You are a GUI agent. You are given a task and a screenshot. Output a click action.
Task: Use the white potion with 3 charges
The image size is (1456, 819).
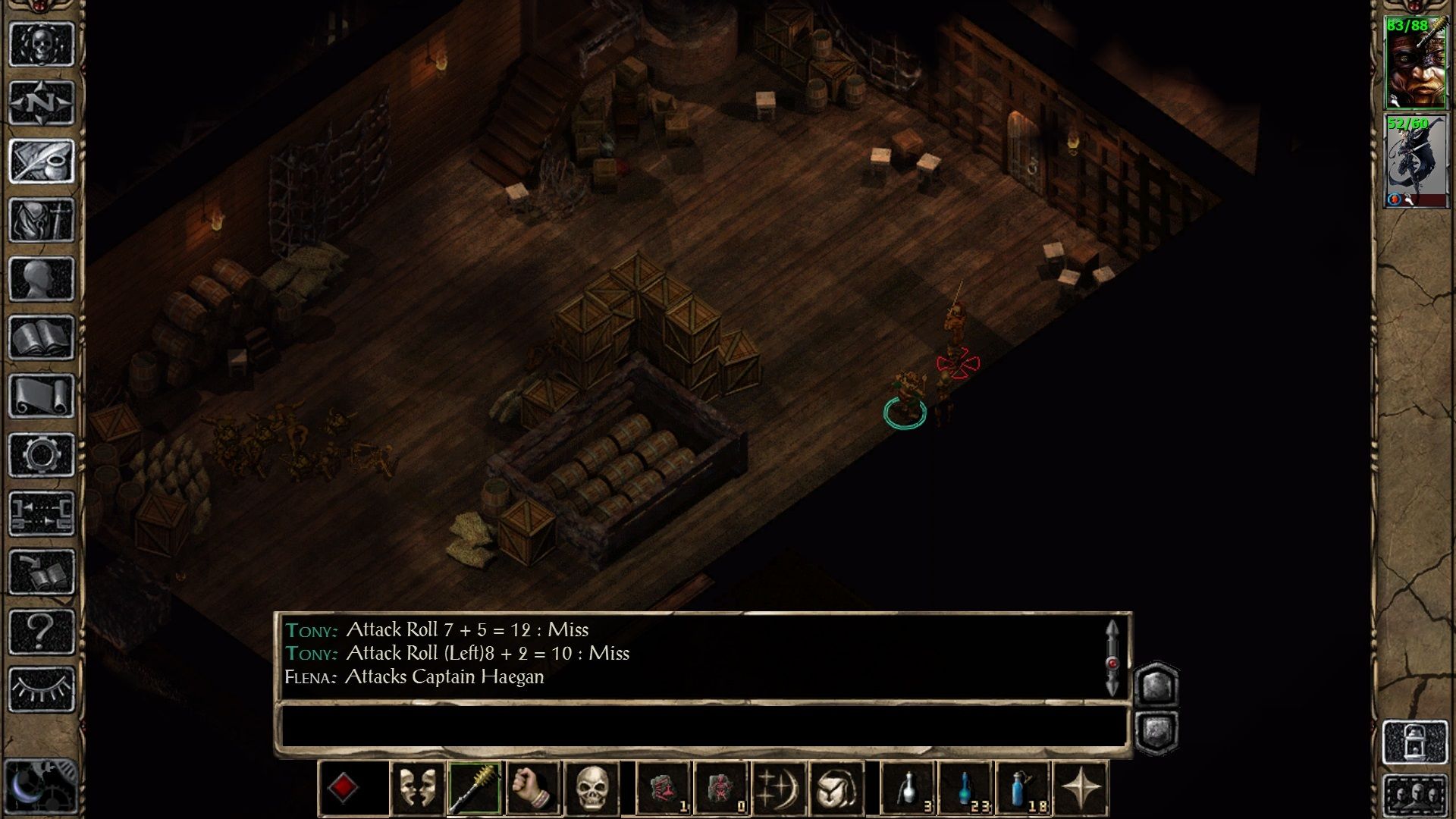(908, 789)
